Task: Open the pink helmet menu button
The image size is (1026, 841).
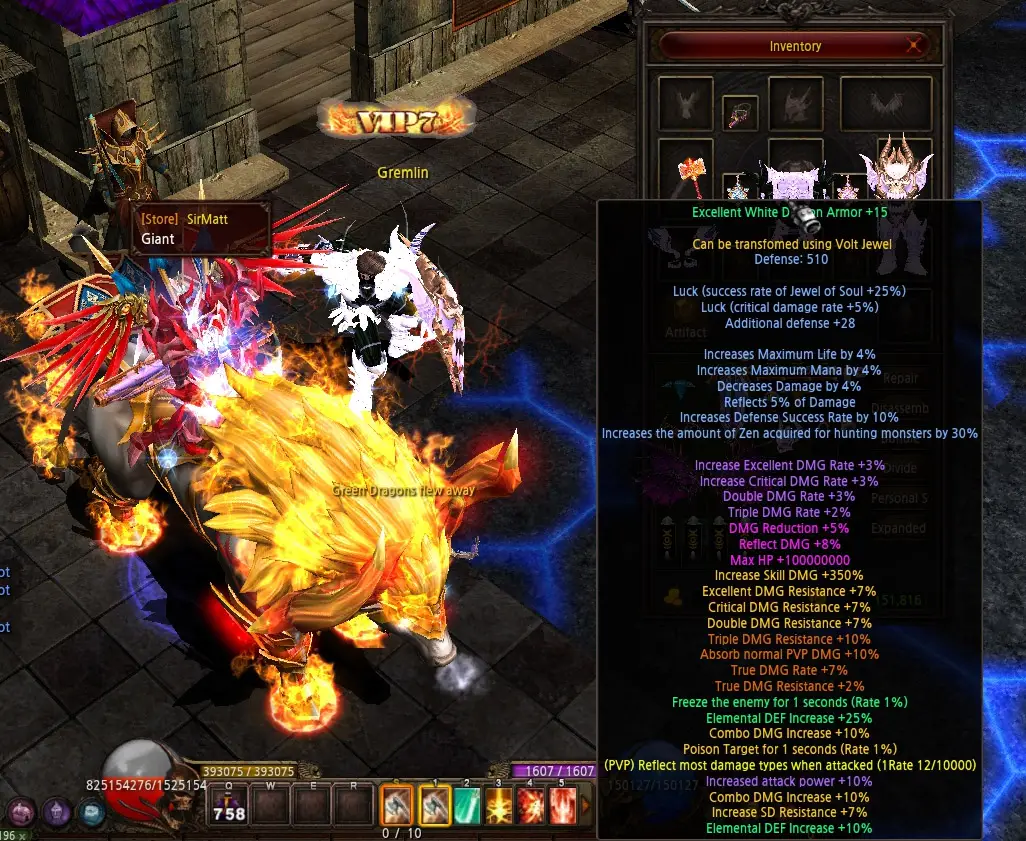Action: coord(19,812)
